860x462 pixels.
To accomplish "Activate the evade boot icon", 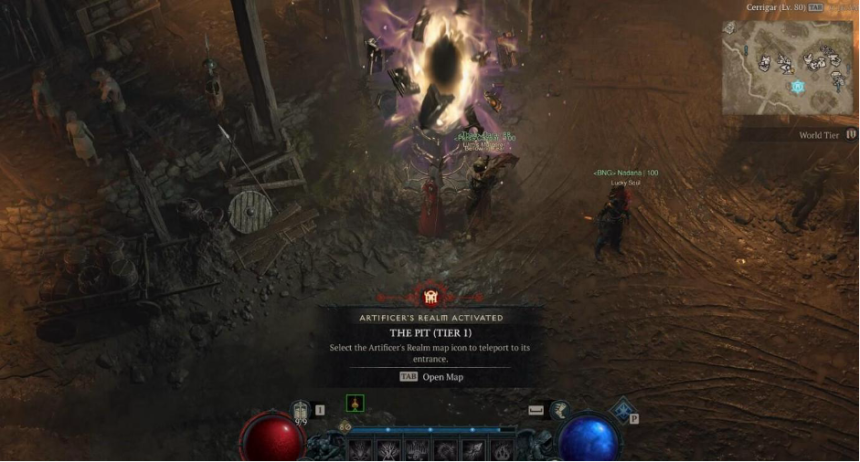I will [536, 409].
